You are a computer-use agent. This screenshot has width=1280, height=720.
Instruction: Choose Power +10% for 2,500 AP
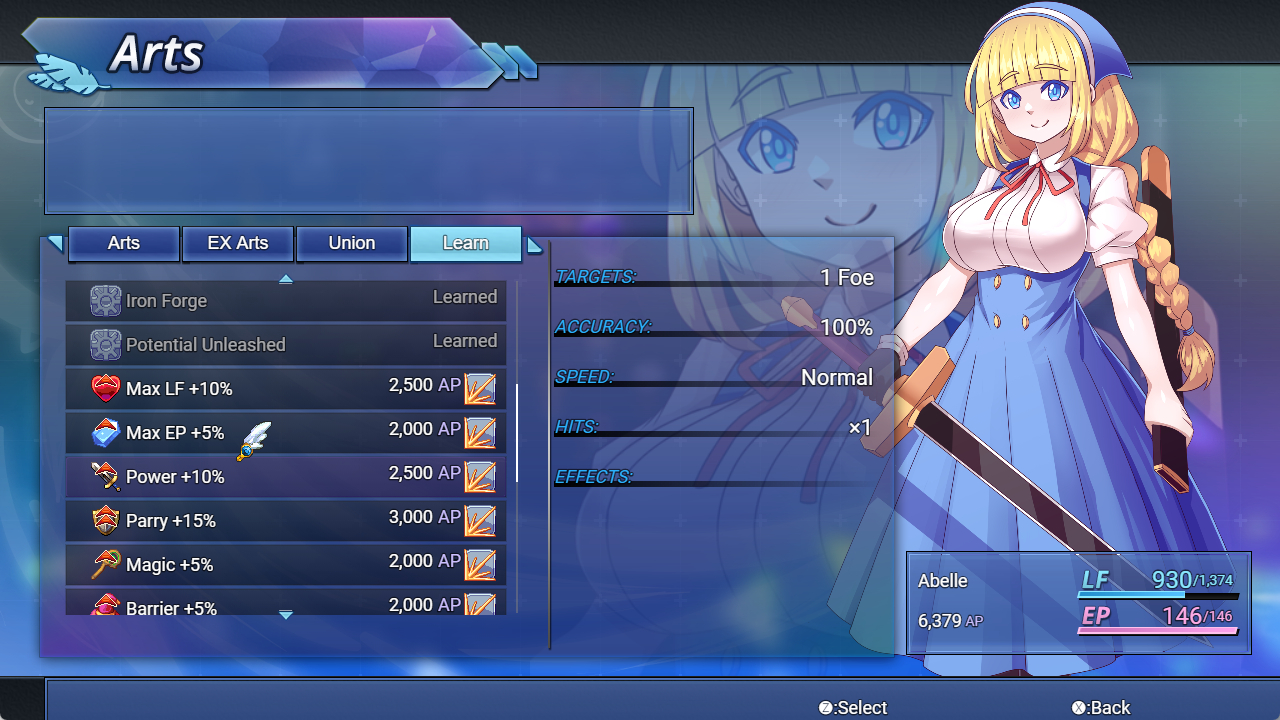point(286,476)
